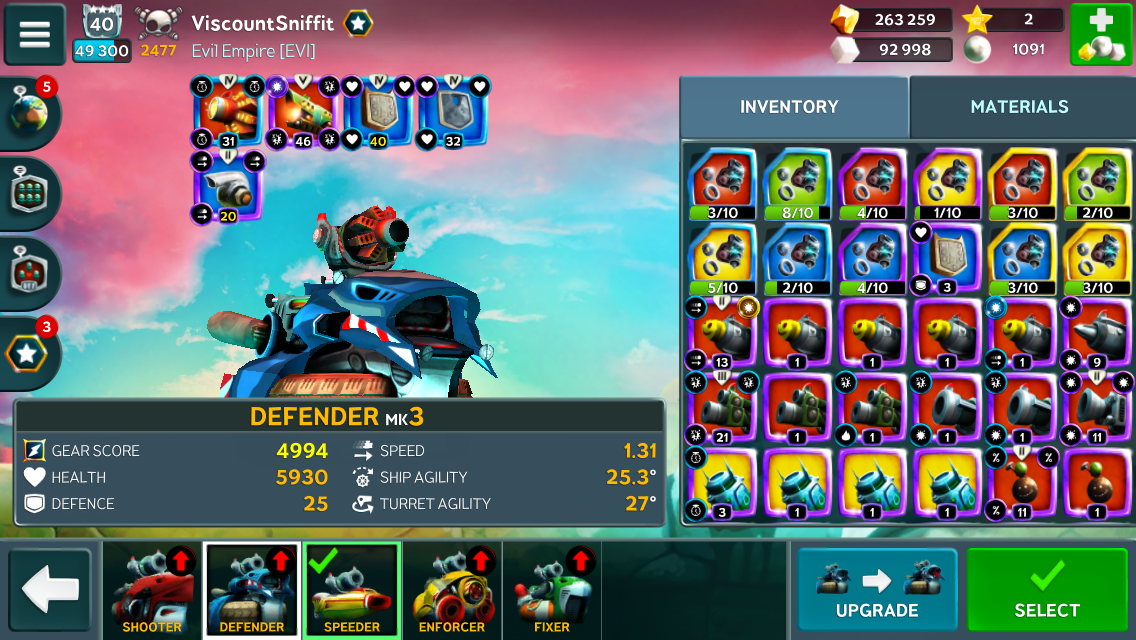Select the Enforcer ship

(452, 590)
